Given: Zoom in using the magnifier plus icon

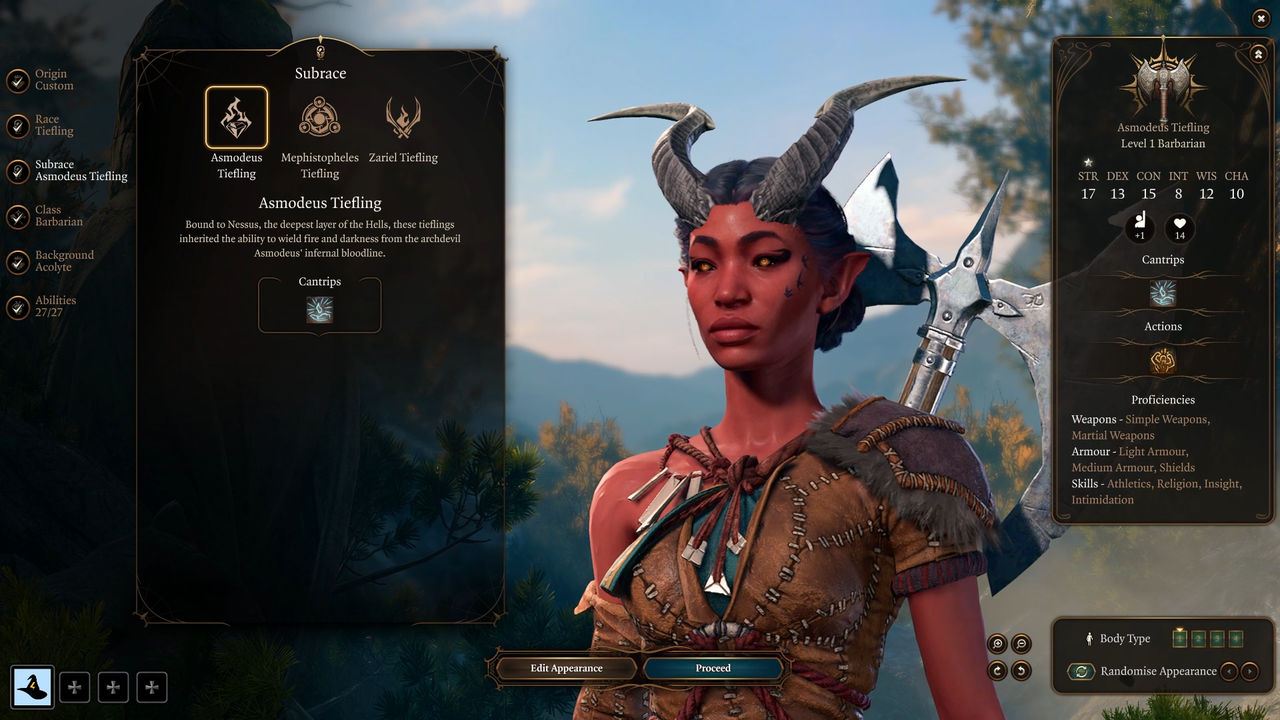Looking at the screenshot, I should 997,644.
